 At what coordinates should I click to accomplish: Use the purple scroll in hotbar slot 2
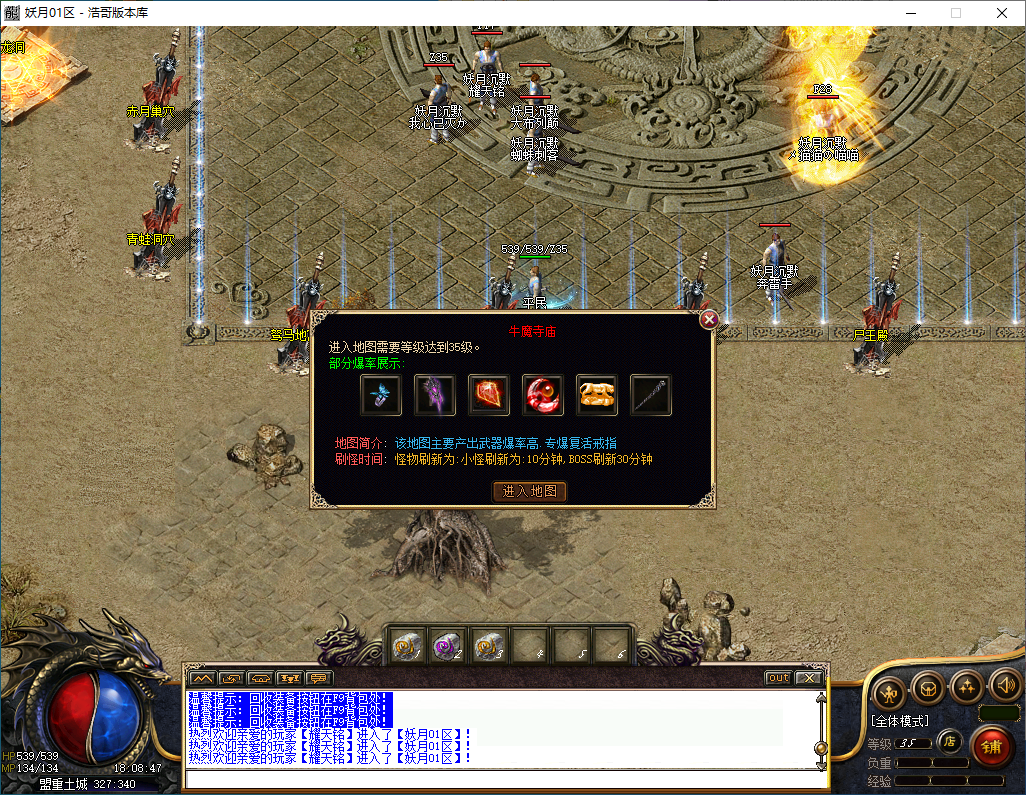pos(448,646)
